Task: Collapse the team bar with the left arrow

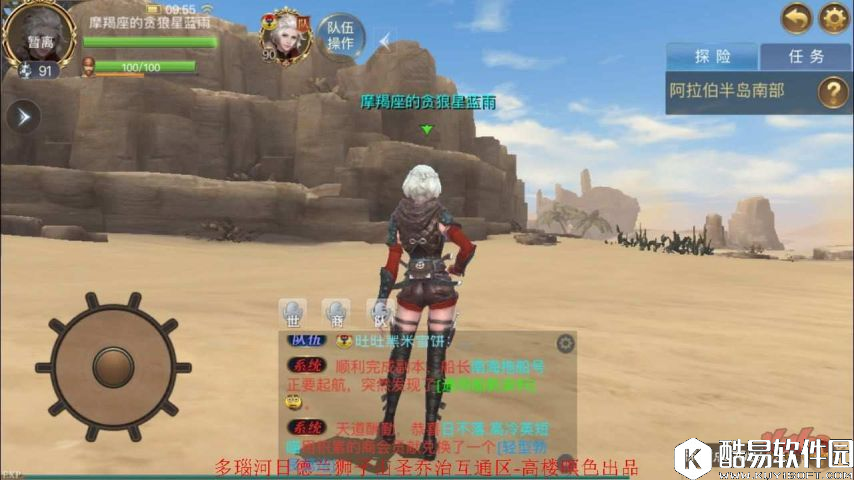Action: click(387, 40)
